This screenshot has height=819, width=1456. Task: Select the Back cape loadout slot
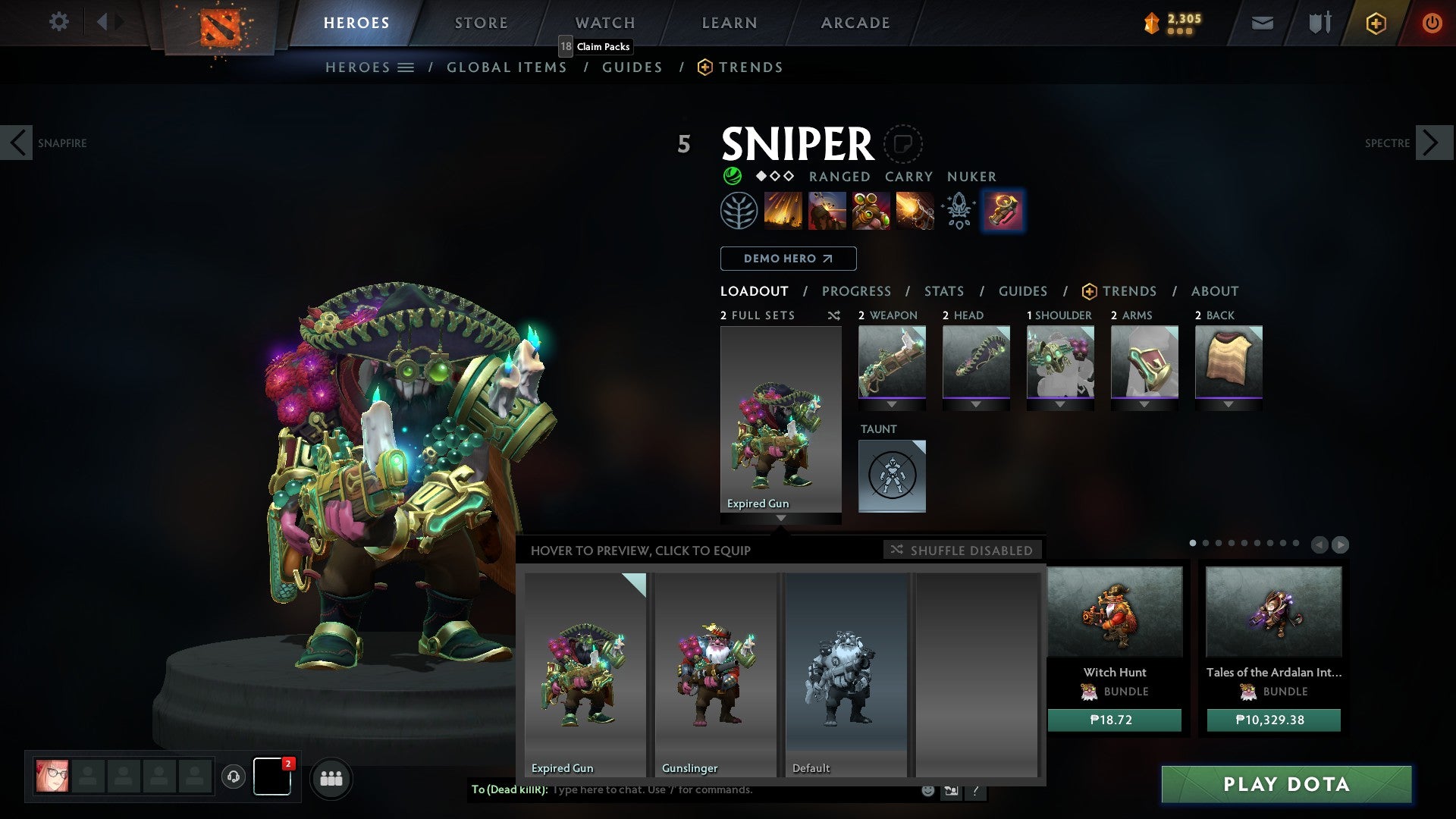tap(1228, 362)
